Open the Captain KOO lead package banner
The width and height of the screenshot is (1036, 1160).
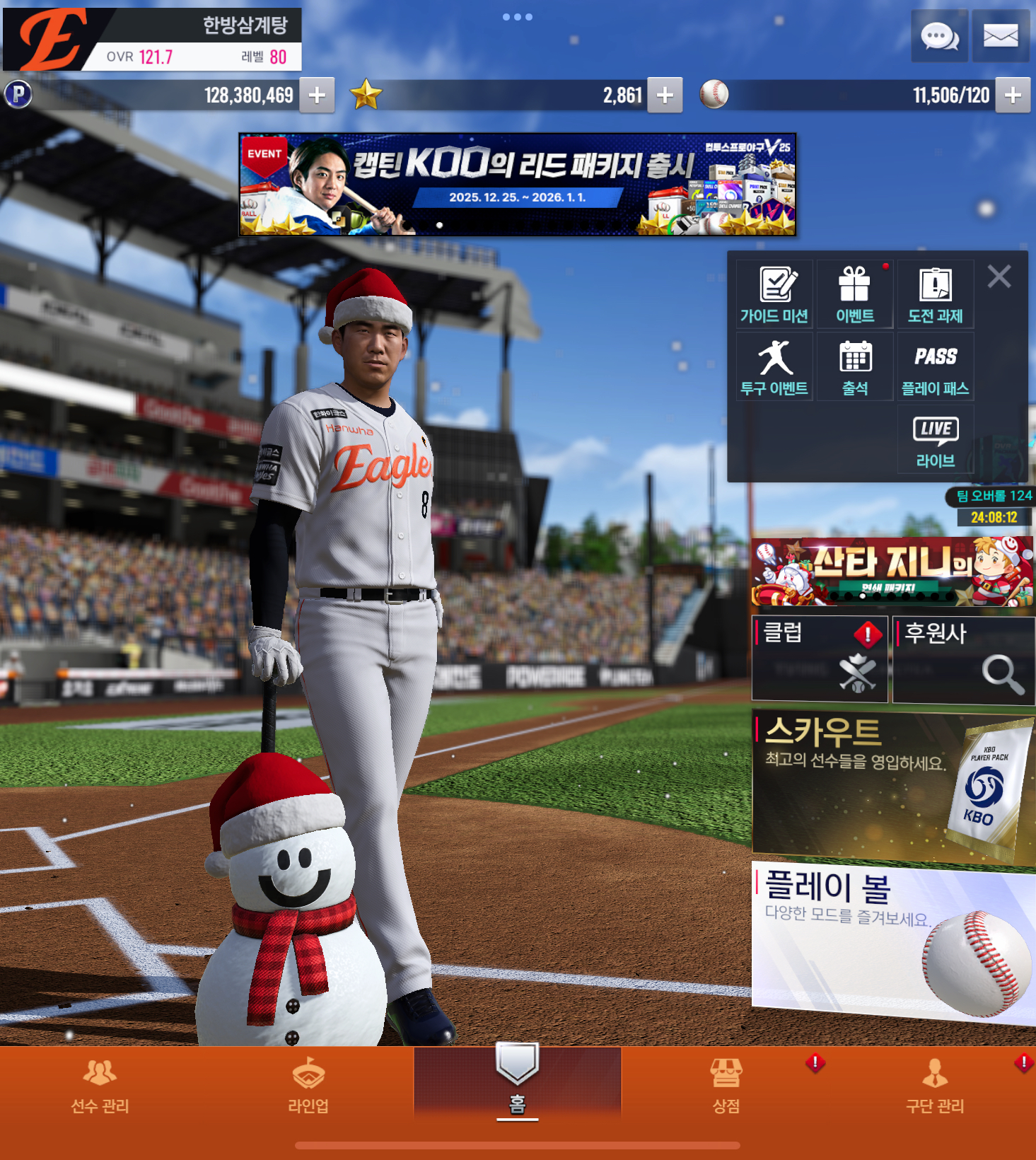tap(518, 185)
